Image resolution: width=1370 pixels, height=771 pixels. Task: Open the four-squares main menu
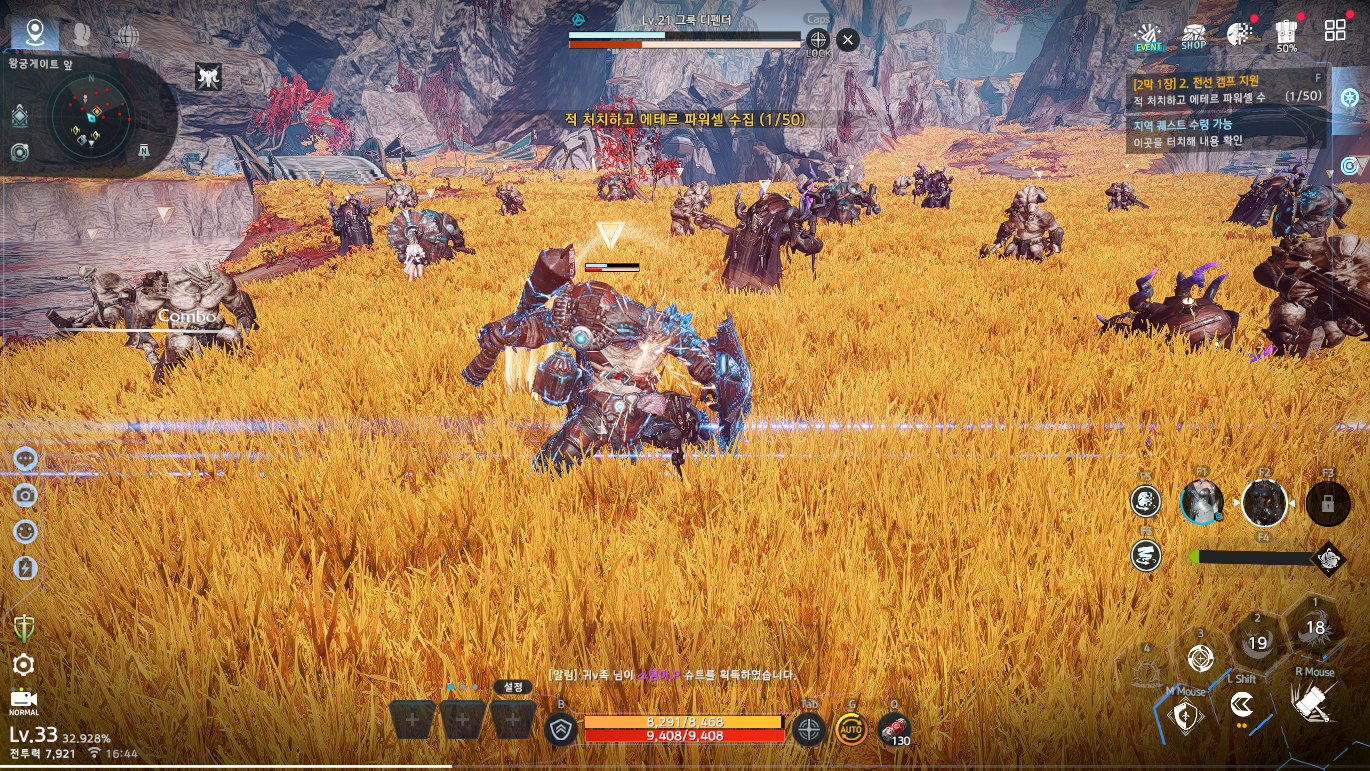coord(1335,30)
